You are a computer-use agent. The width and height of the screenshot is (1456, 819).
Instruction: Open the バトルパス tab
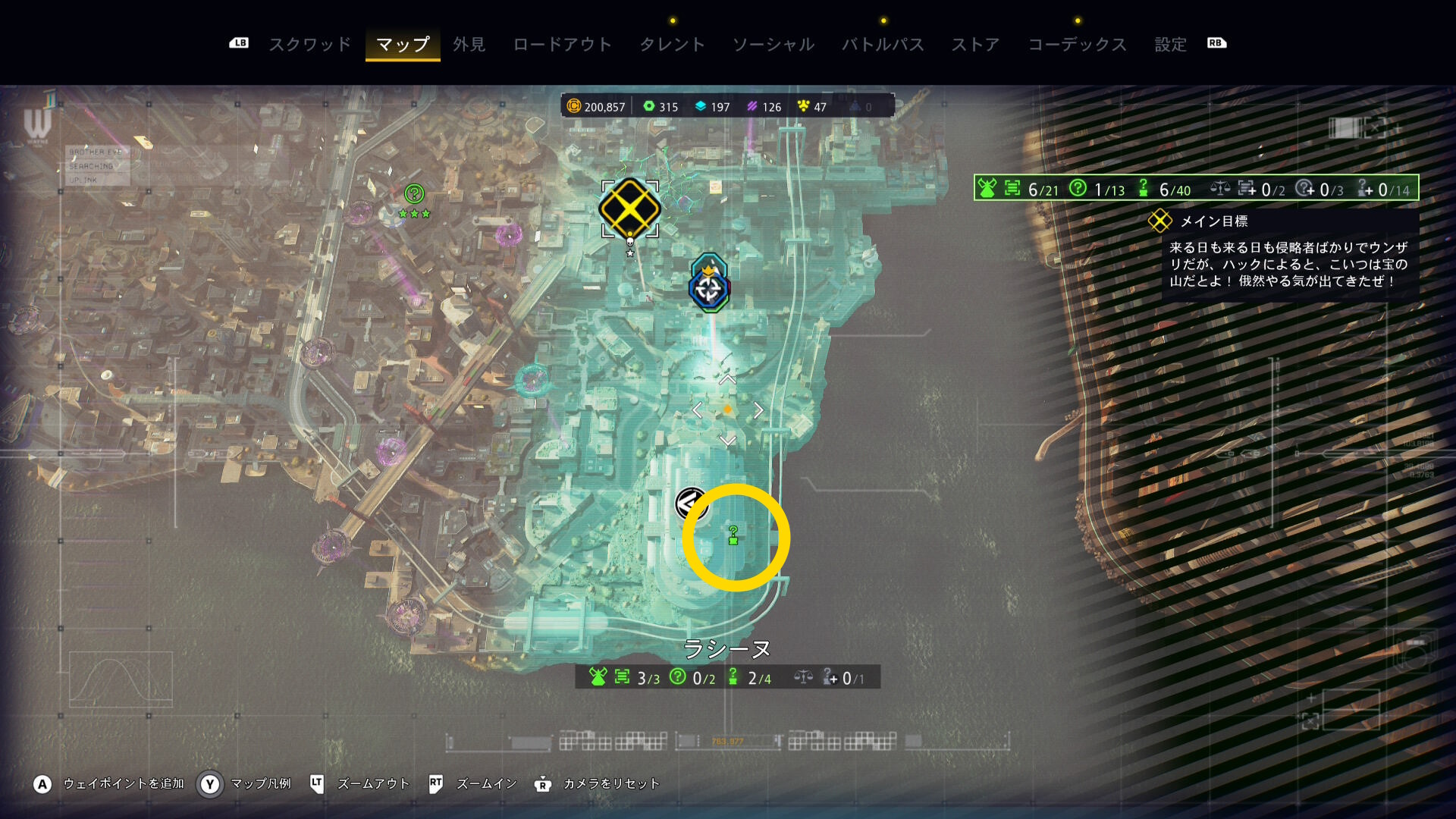pos(883,45)
